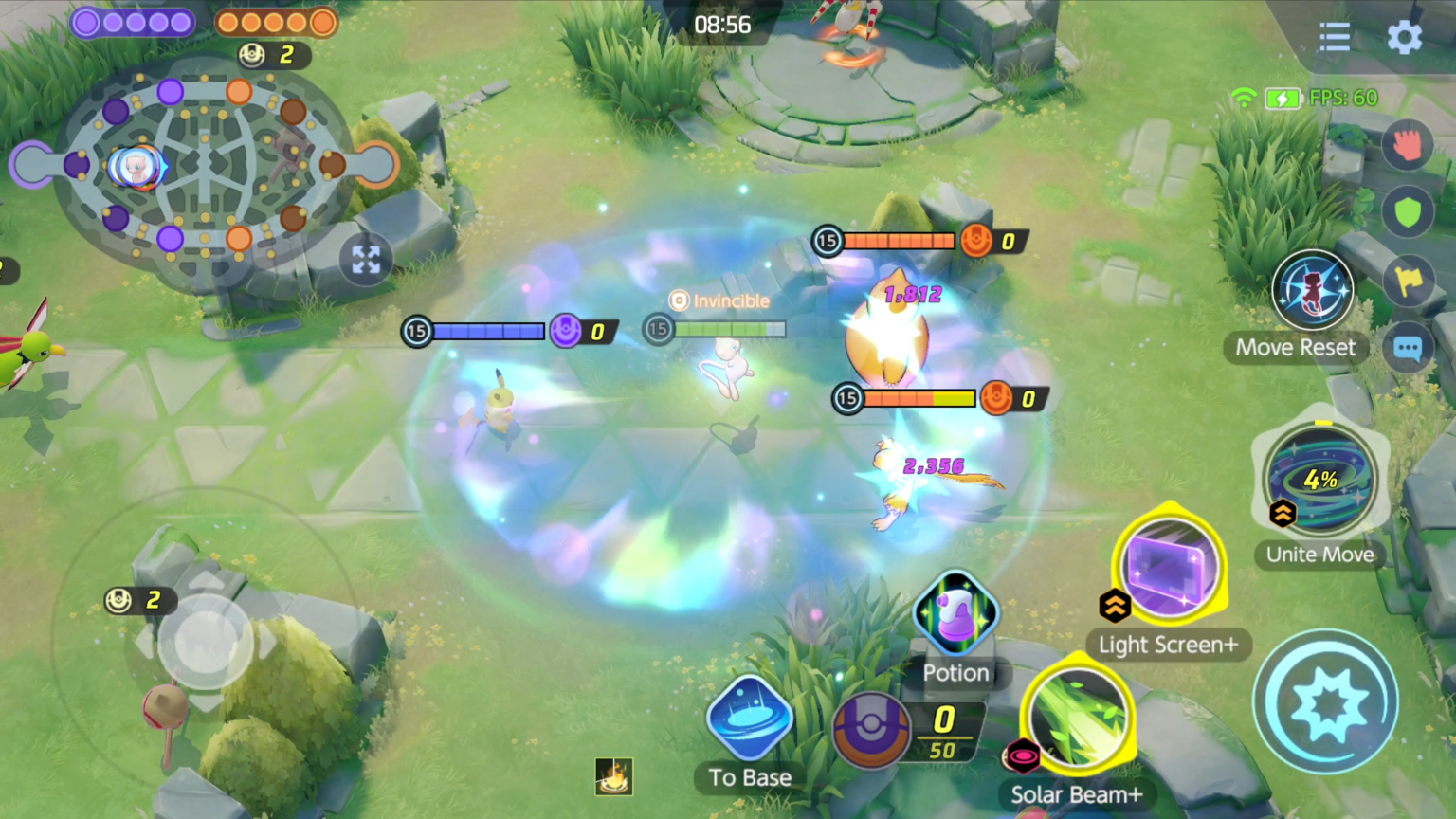Open the battle scoreboard menu
Screen dimensions: 1456x819
(1335, 36)
